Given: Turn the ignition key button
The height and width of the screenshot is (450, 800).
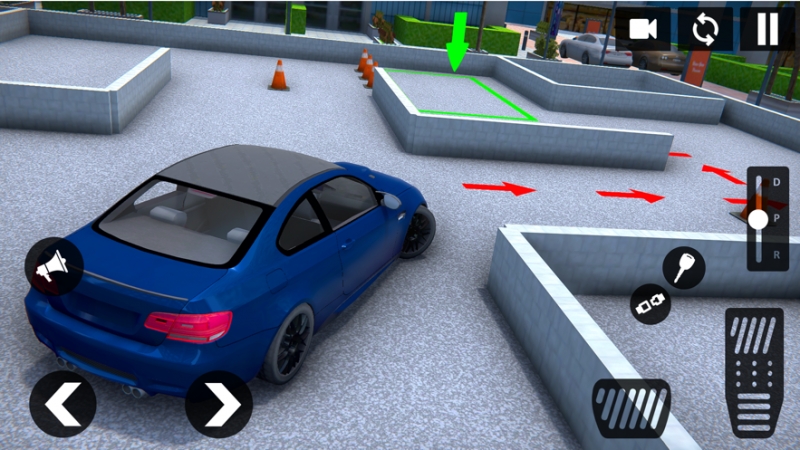Looking at the screenshot, I should (x=684, y=268).
